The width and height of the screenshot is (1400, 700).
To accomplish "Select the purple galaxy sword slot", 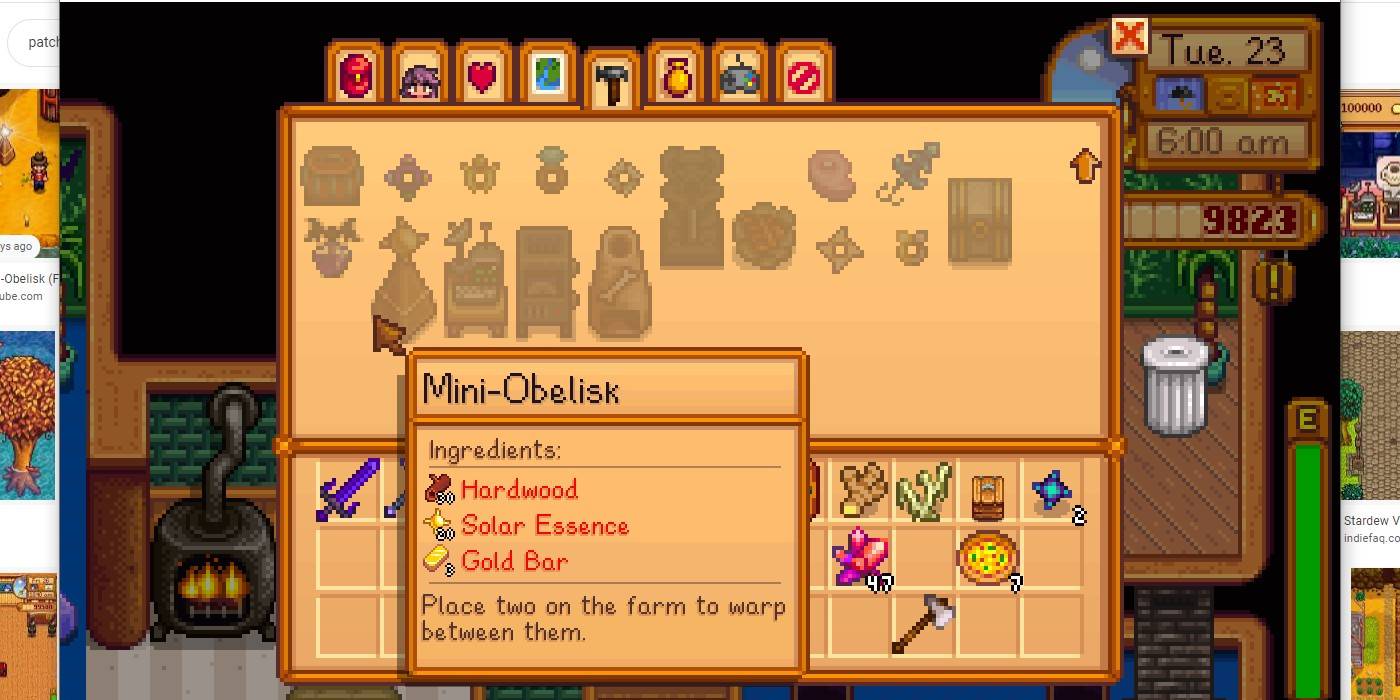I will (349, 490).
